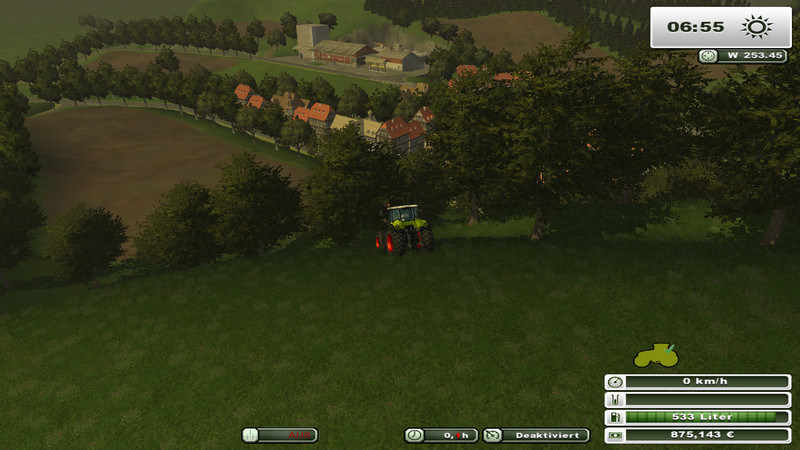Screen dimensions: 800x450
Task: Select the compass icon beside the heading
Action: click(x=708, y=56)
